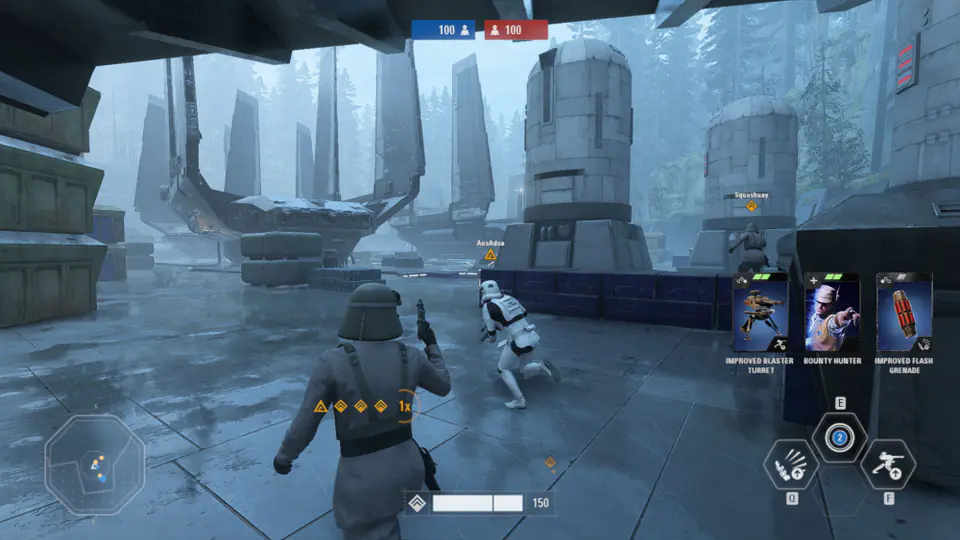Pick the Improved Flash Grenade card
This screenshot has width=960, height=540.
904,312
